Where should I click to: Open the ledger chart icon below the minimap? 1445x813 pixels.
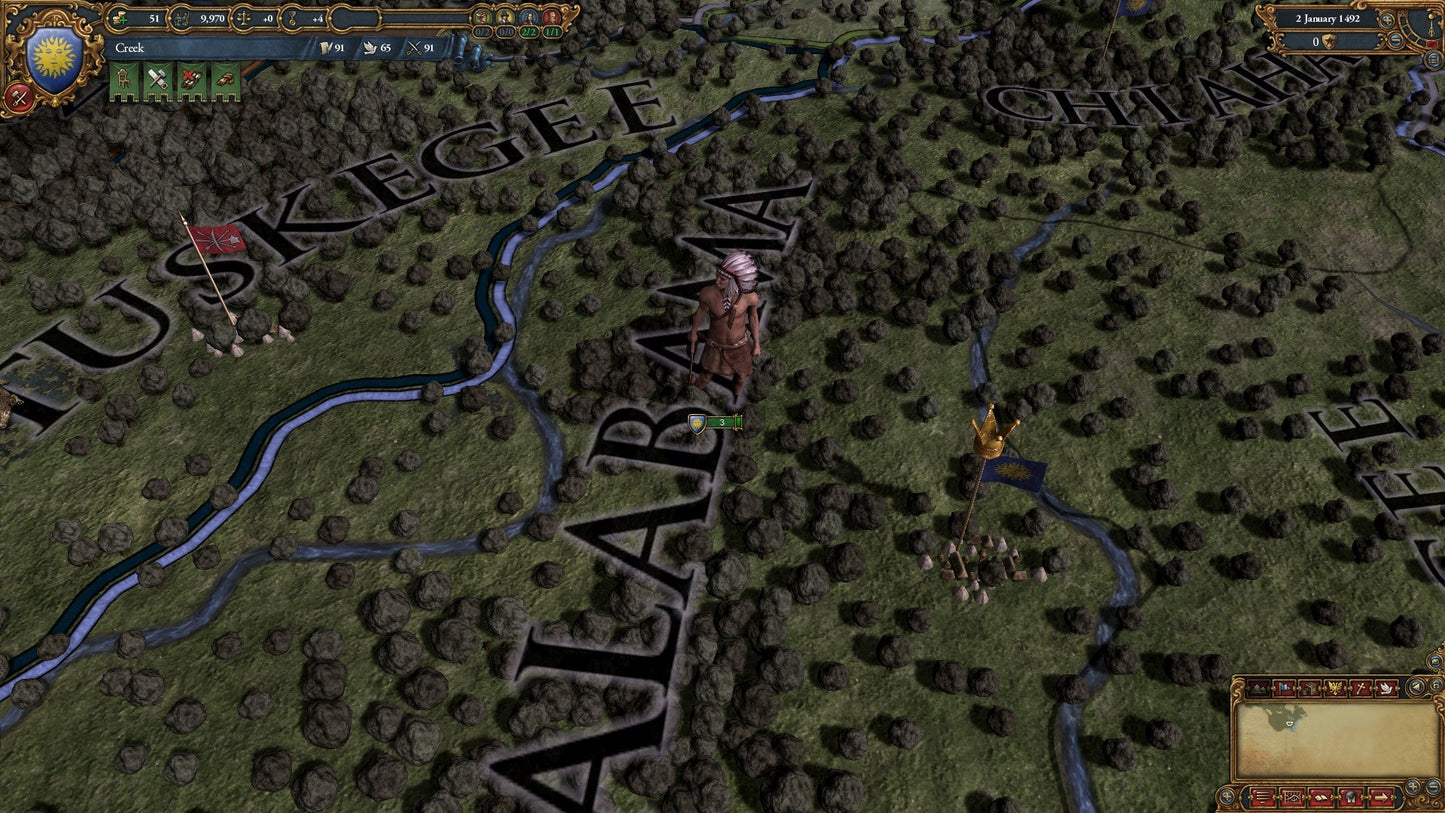(1294, 798)
